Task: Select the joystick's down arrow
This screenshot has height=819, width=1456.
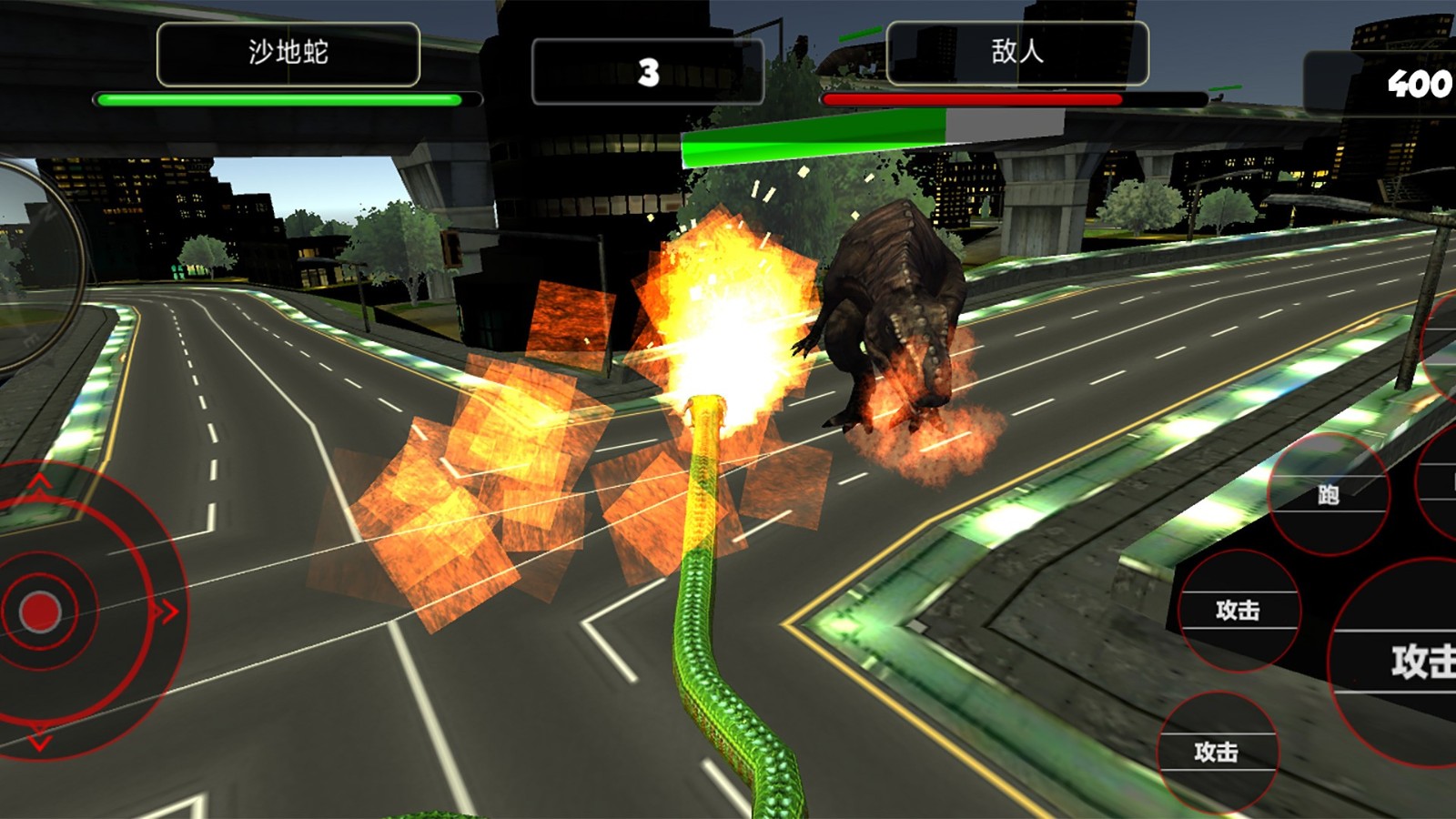Action: (x=39, y=739)
